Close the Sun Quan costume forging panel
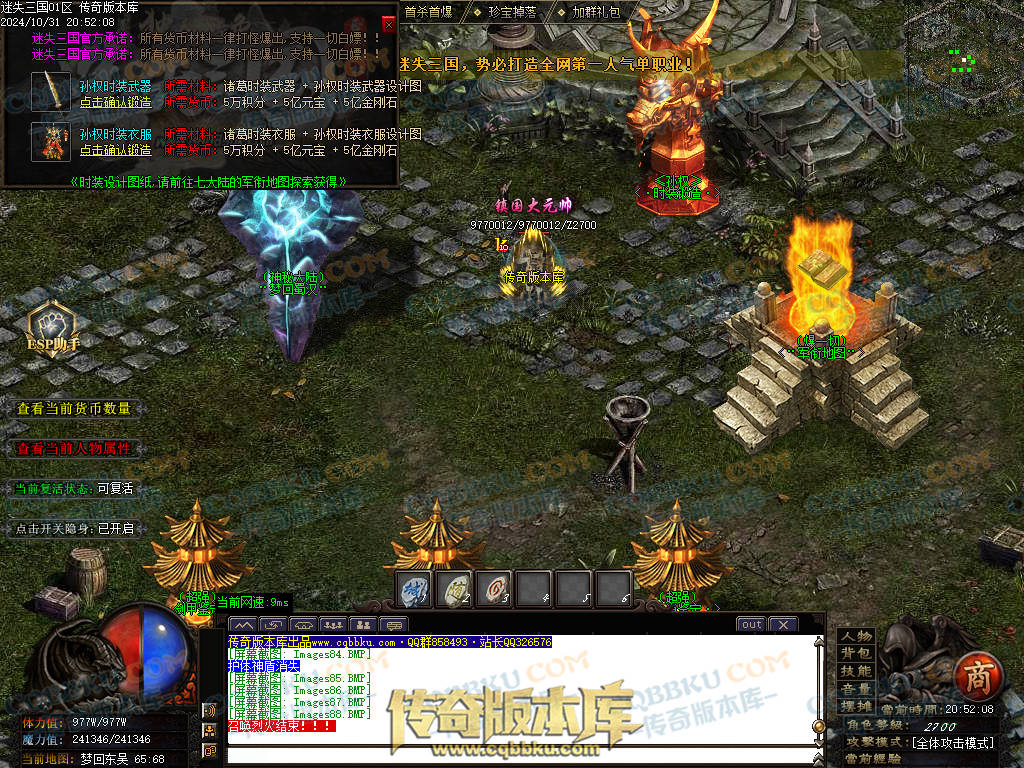The image size is (1024, 768). pyautogui.click(x=388, y=24)
